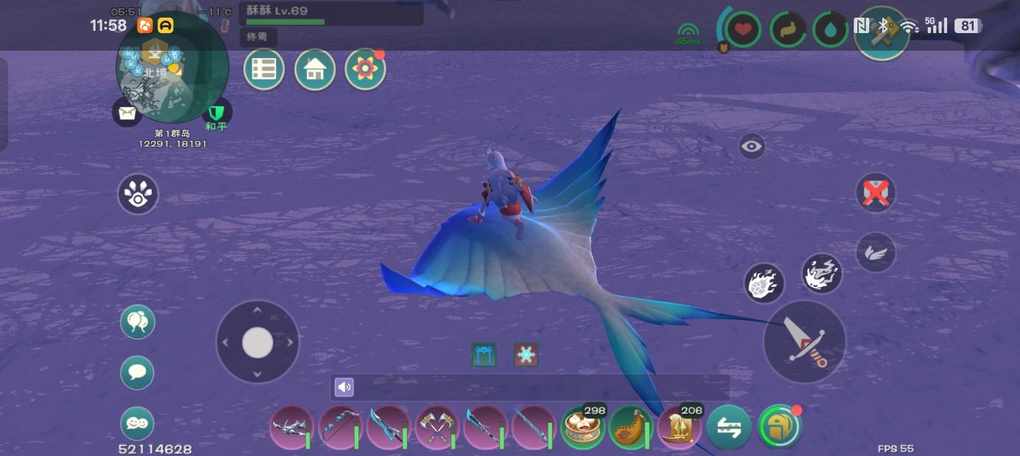This screenshot has width=1020, height=456.
Task: Open the circular minimap
Action: point(172,68)
